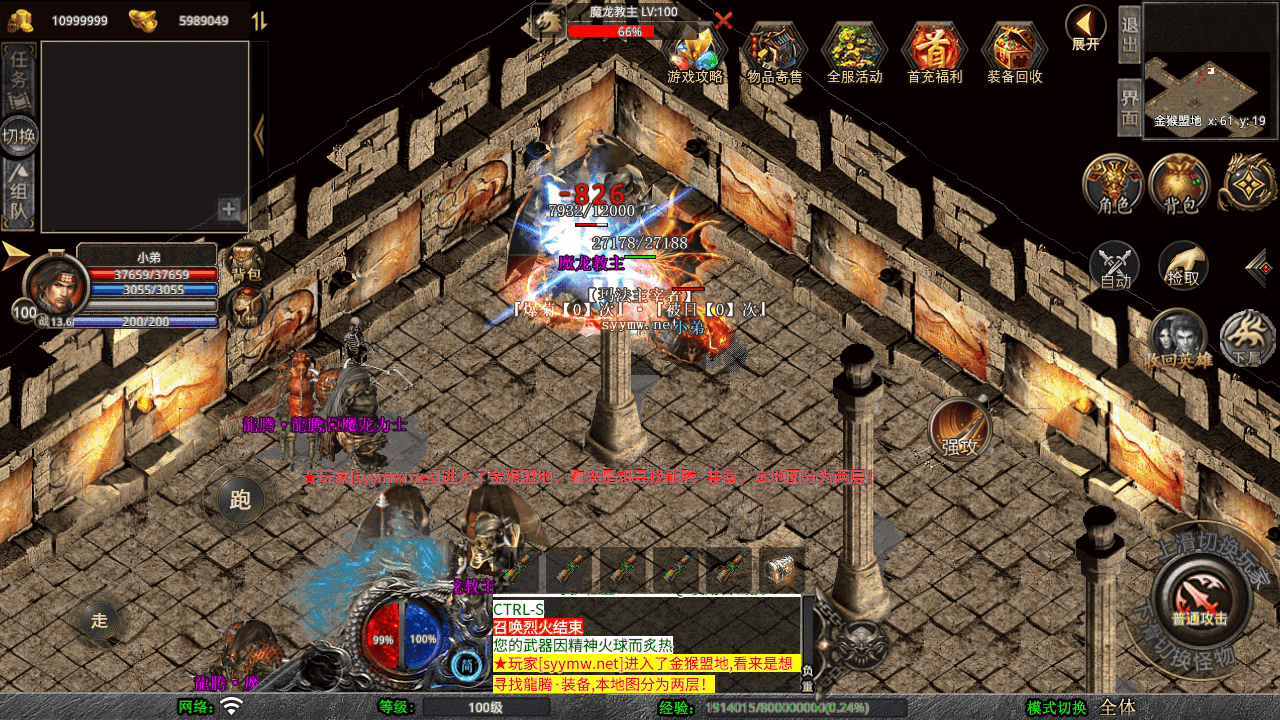This screenshot has height=720, width=1280.
Task: Close the 魔龙教主 target frame
Action: (x=723, y=20)
